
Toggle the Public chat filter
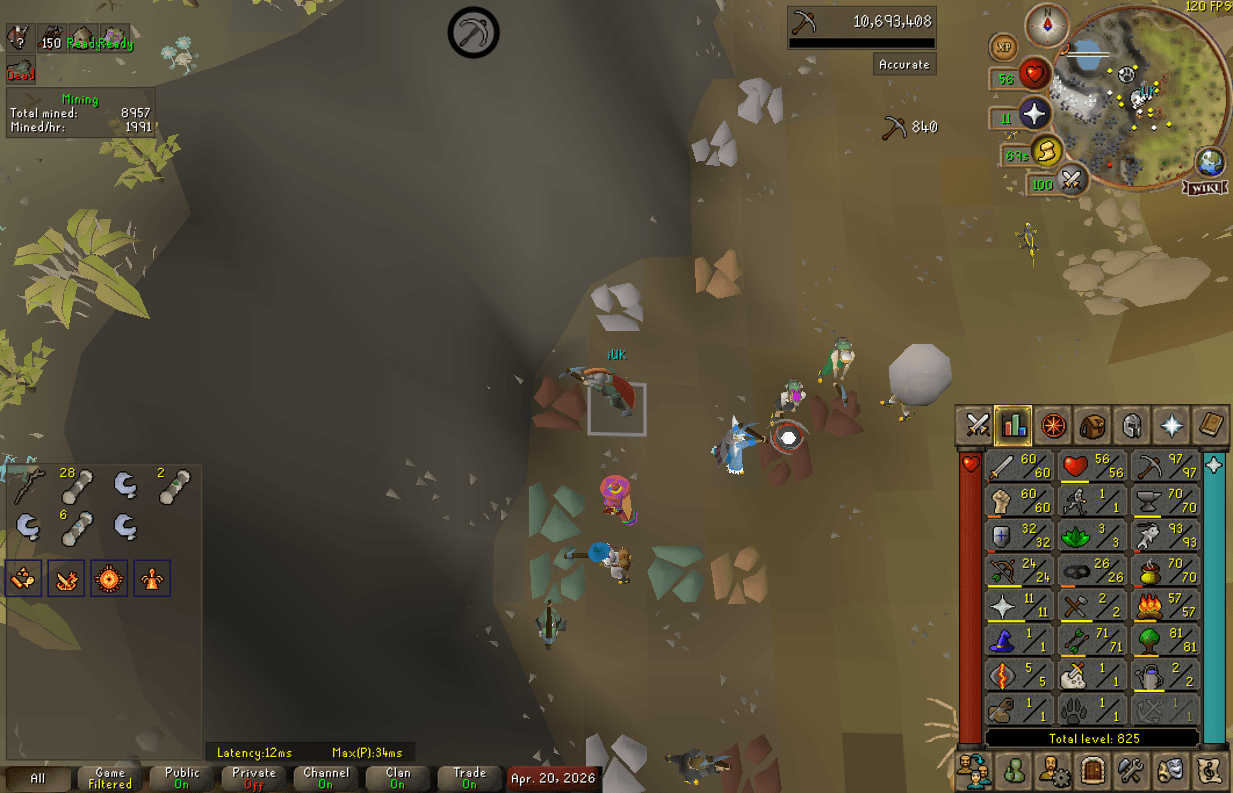(182, 778)
